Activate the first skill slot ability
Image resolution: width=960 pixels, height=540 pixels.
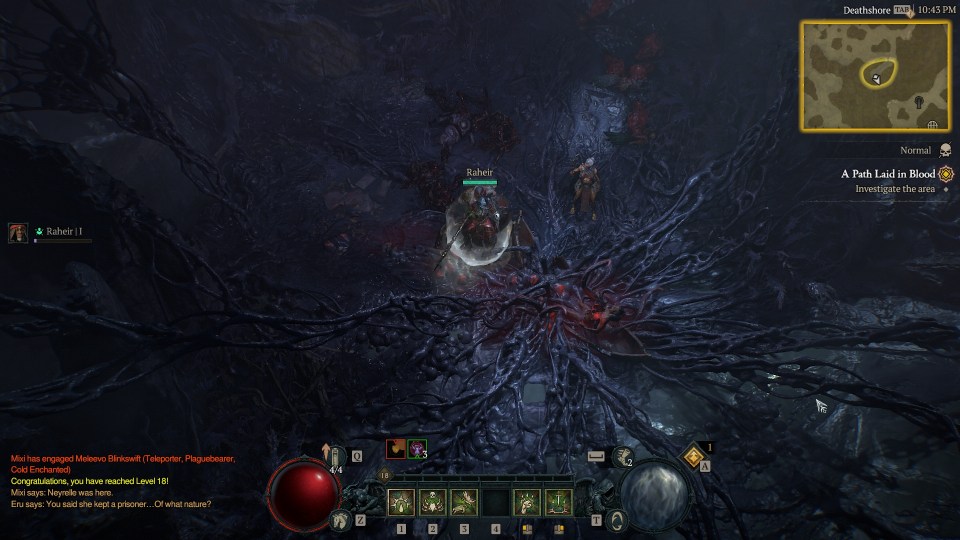pos(401,502)
